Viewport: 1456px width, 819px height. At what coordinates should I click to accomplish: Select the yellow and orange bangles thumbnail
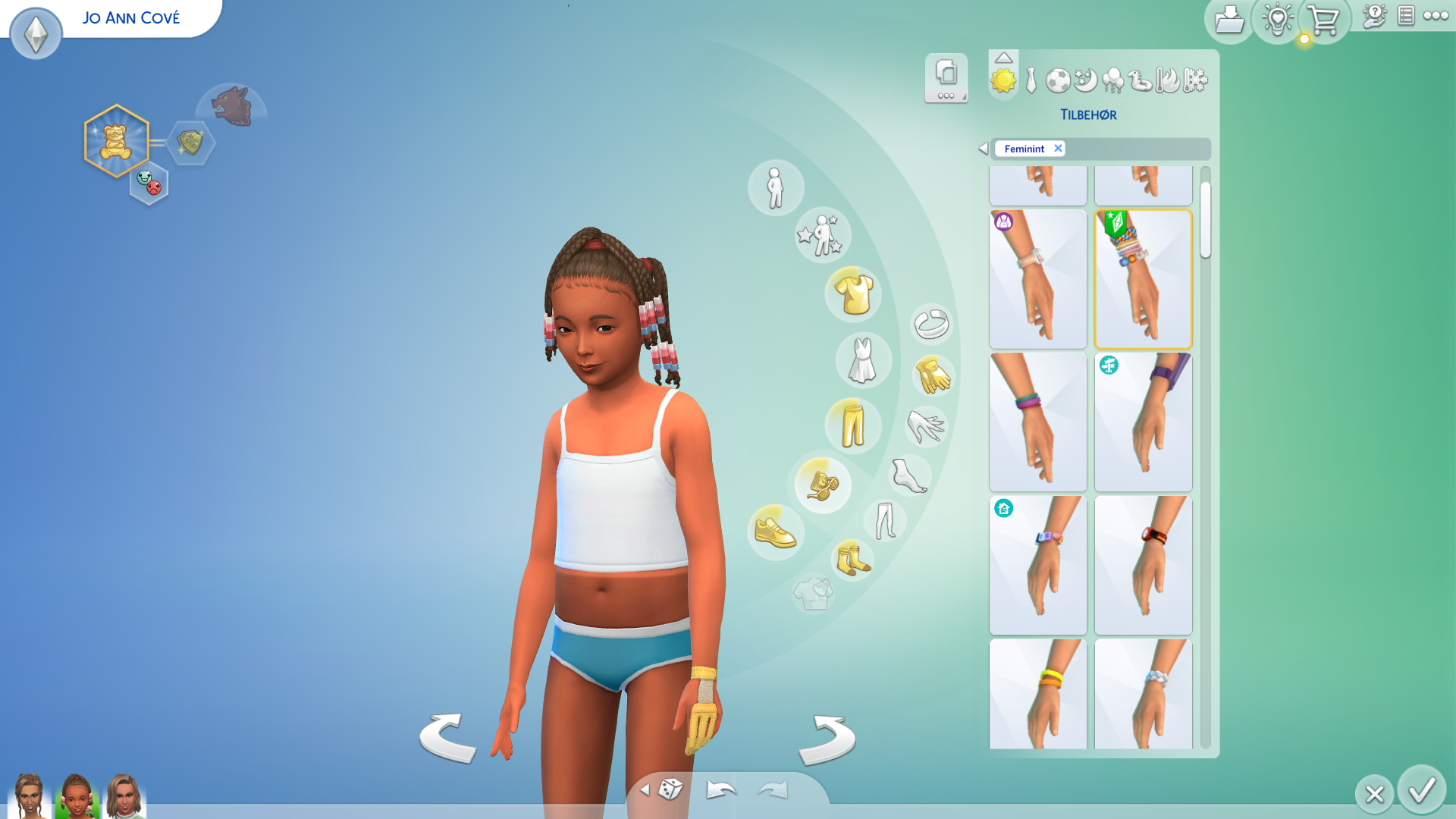pos(1037,694)
